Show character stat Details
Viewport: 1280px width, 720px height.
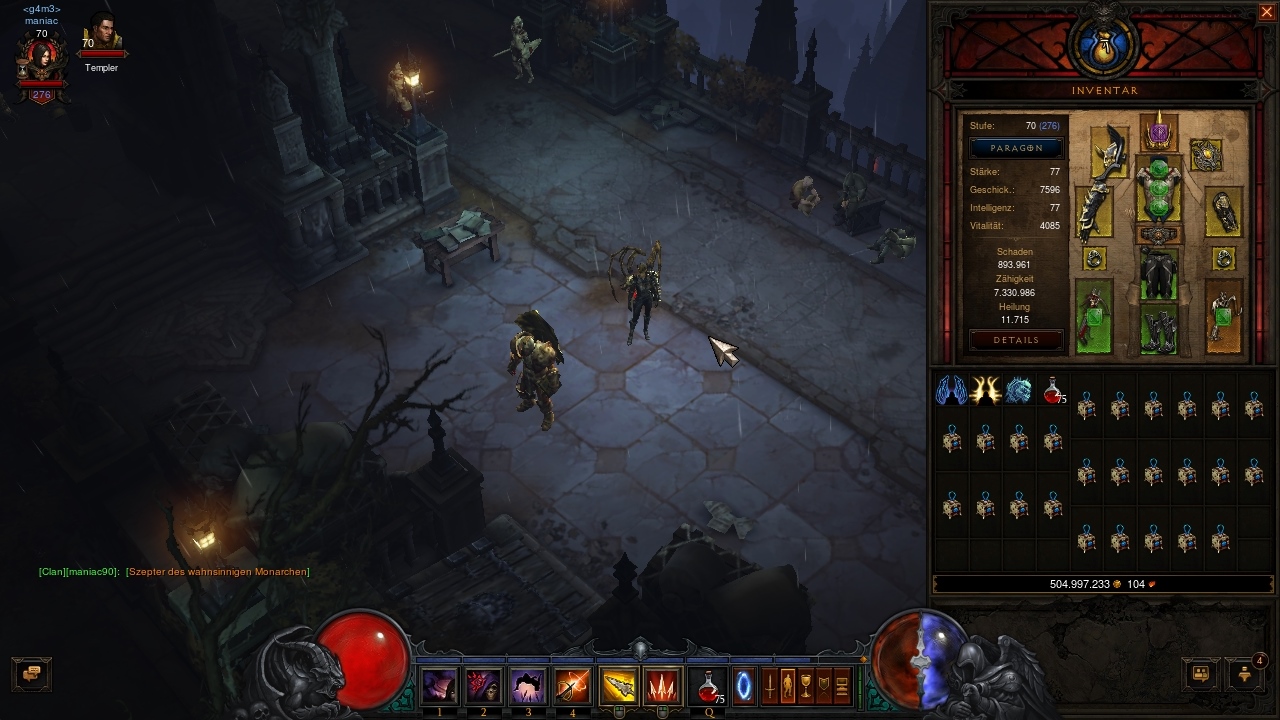pyautogui.click(x=1016, y=340)
